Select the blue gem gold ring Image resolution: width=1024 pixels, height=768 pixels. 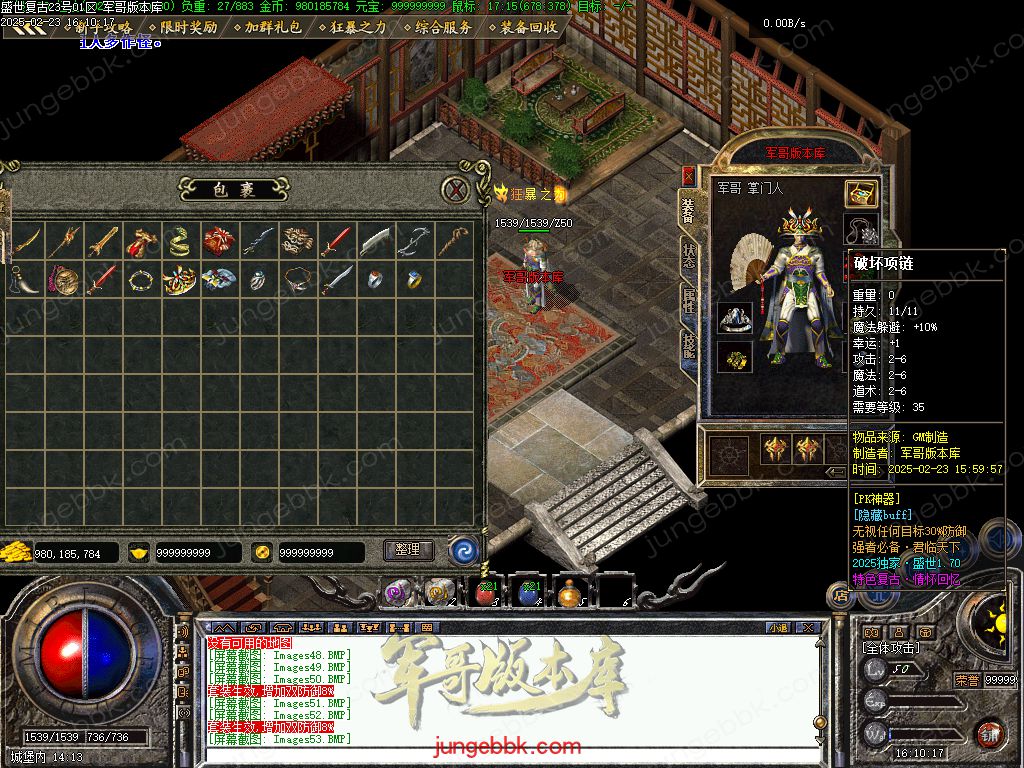[x=413, y=280]
